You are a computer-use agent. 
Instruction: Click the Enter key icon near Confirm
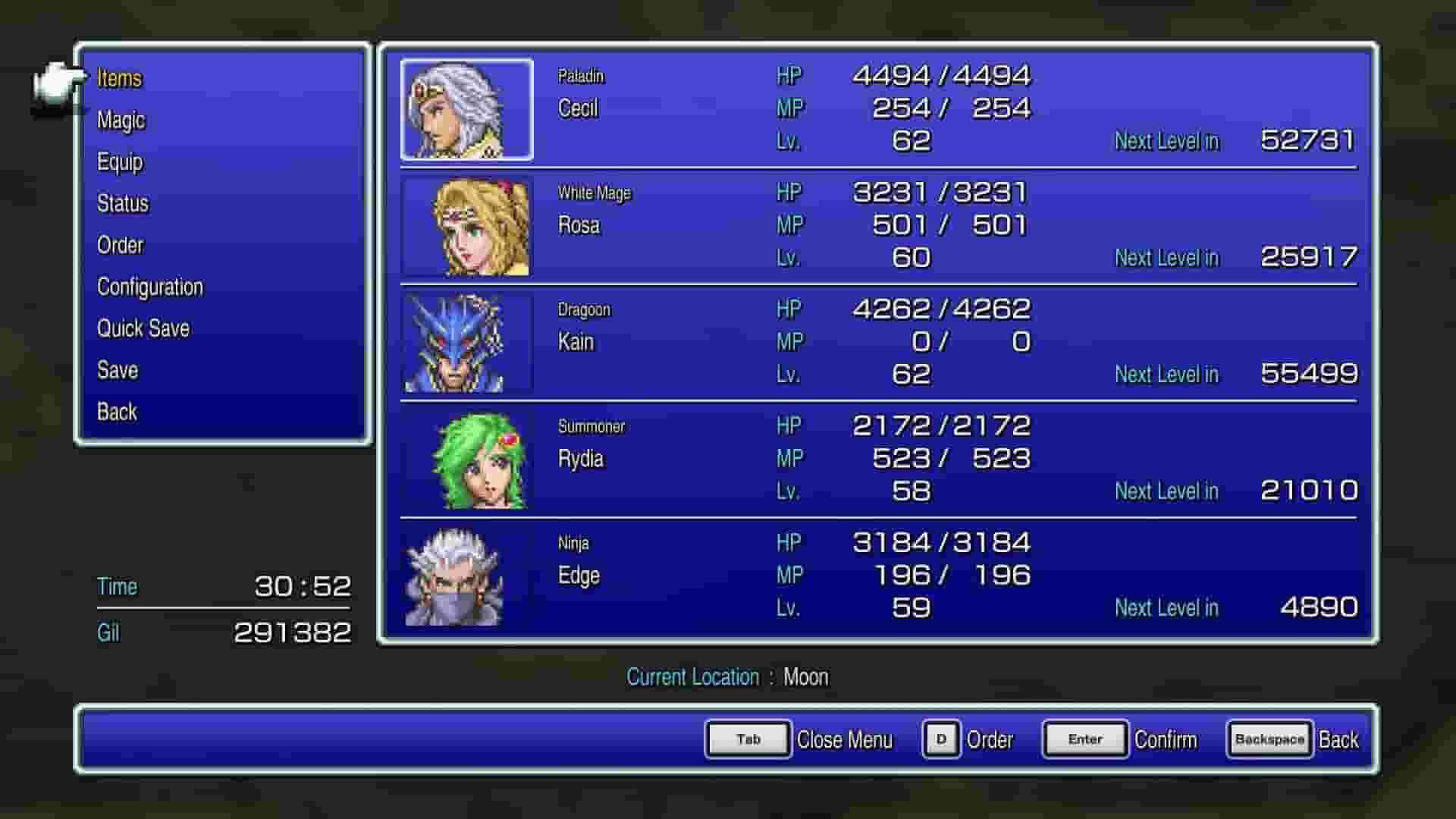pos(1084,739)
